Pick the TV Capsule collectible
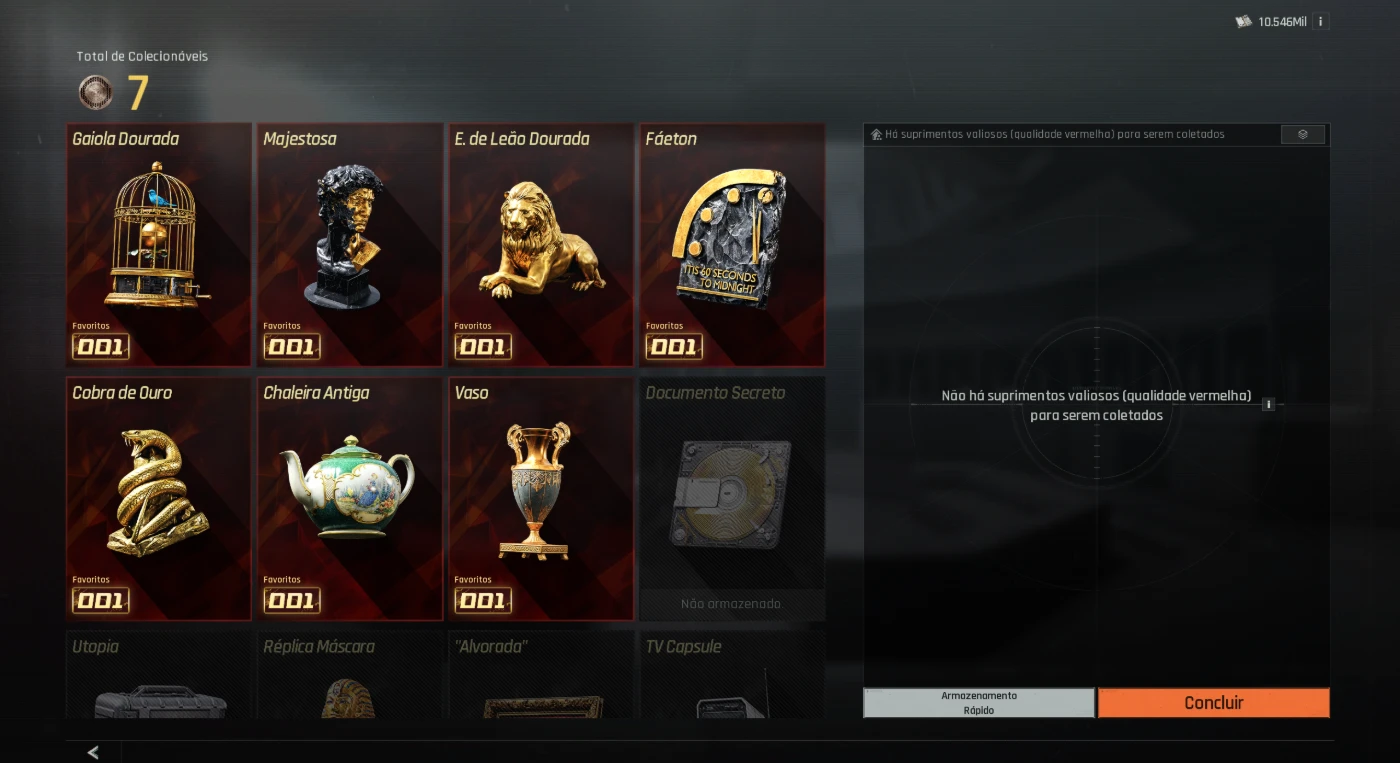Viewport: 1400px width, 763px height. (x=732, y=675)
